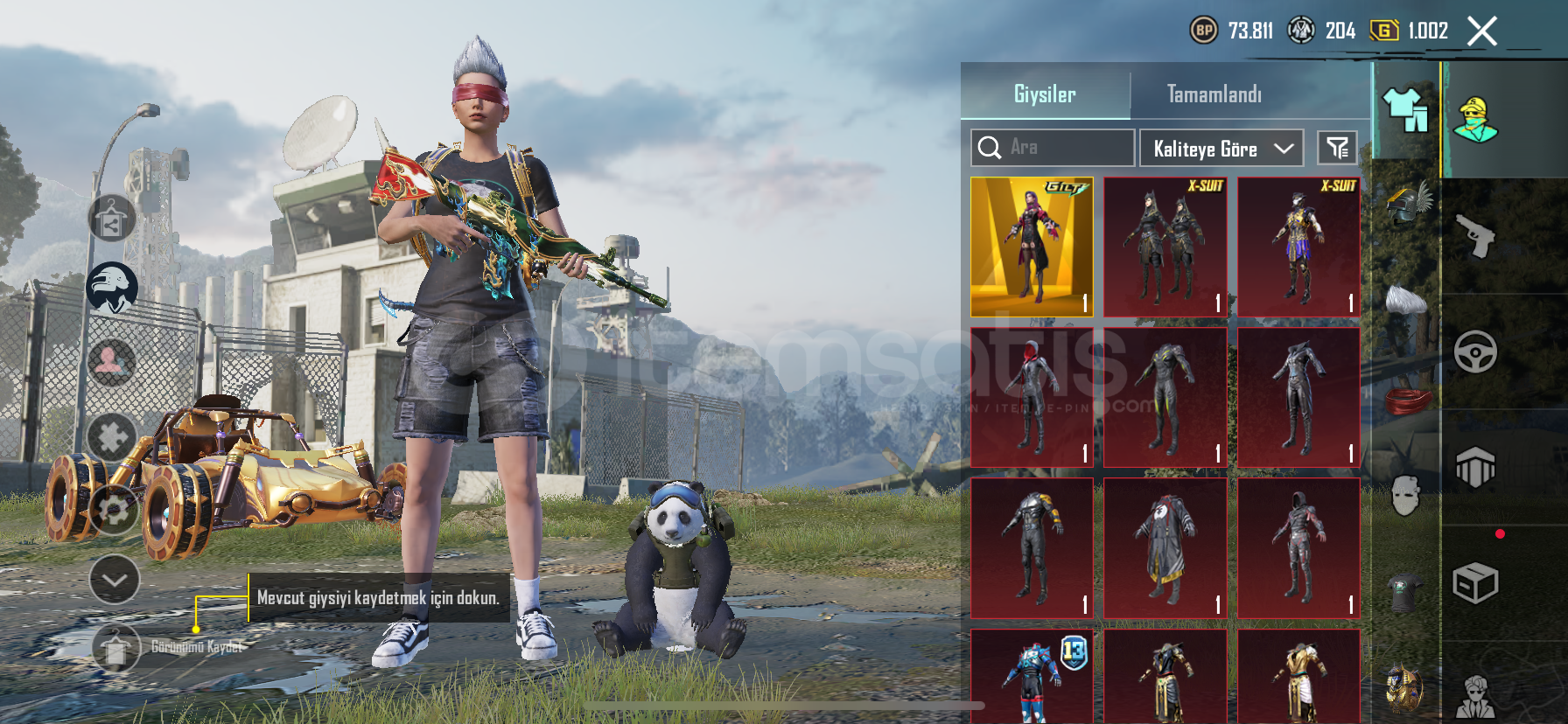Click the puzzle piece icon
This screenshot has width=1568, height=724.
click(112, 436)
